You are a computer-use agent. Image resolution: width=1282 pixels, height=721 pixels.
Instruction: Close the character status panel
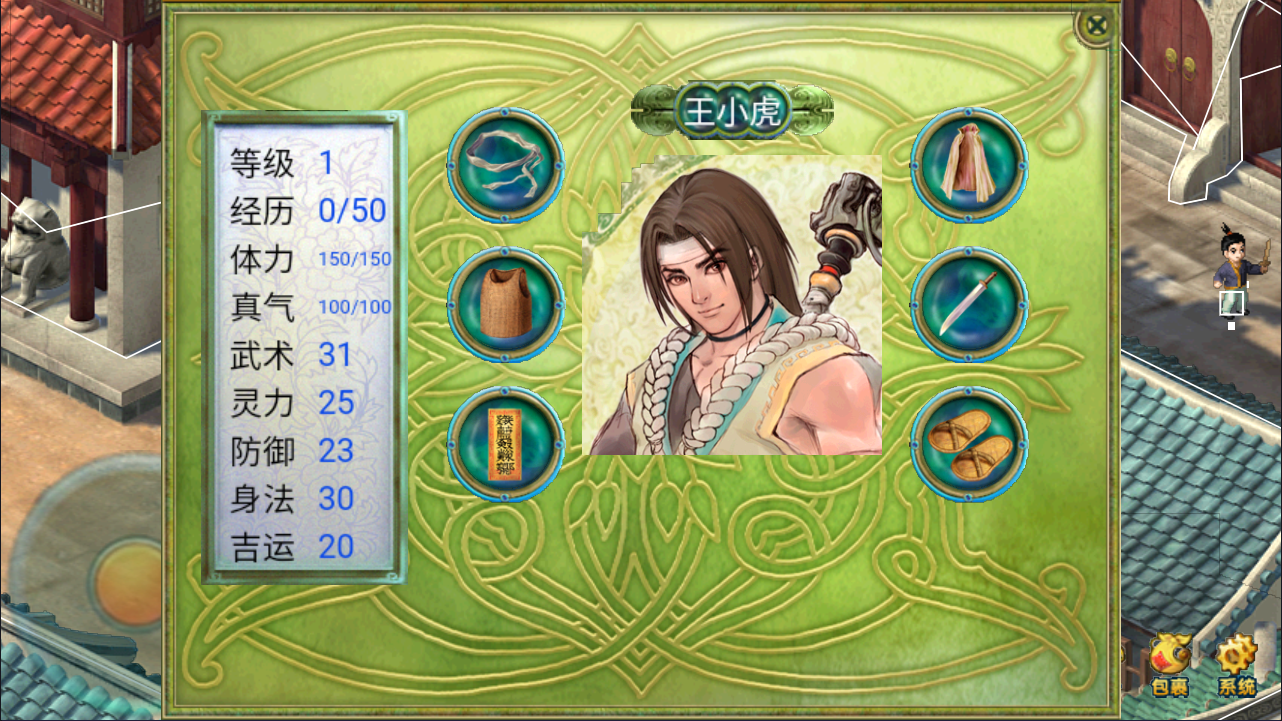1097,25
